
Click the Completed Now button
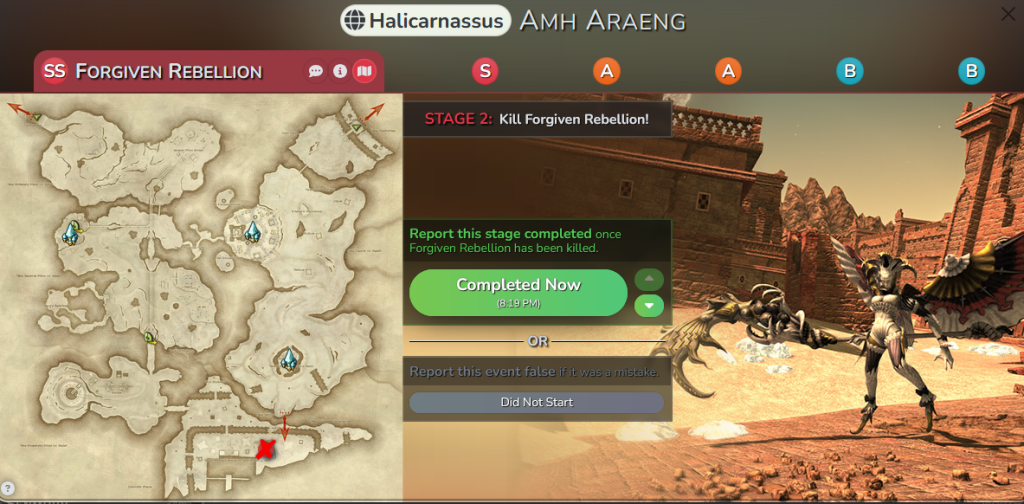pyautogui.click(x=518, y=291)
